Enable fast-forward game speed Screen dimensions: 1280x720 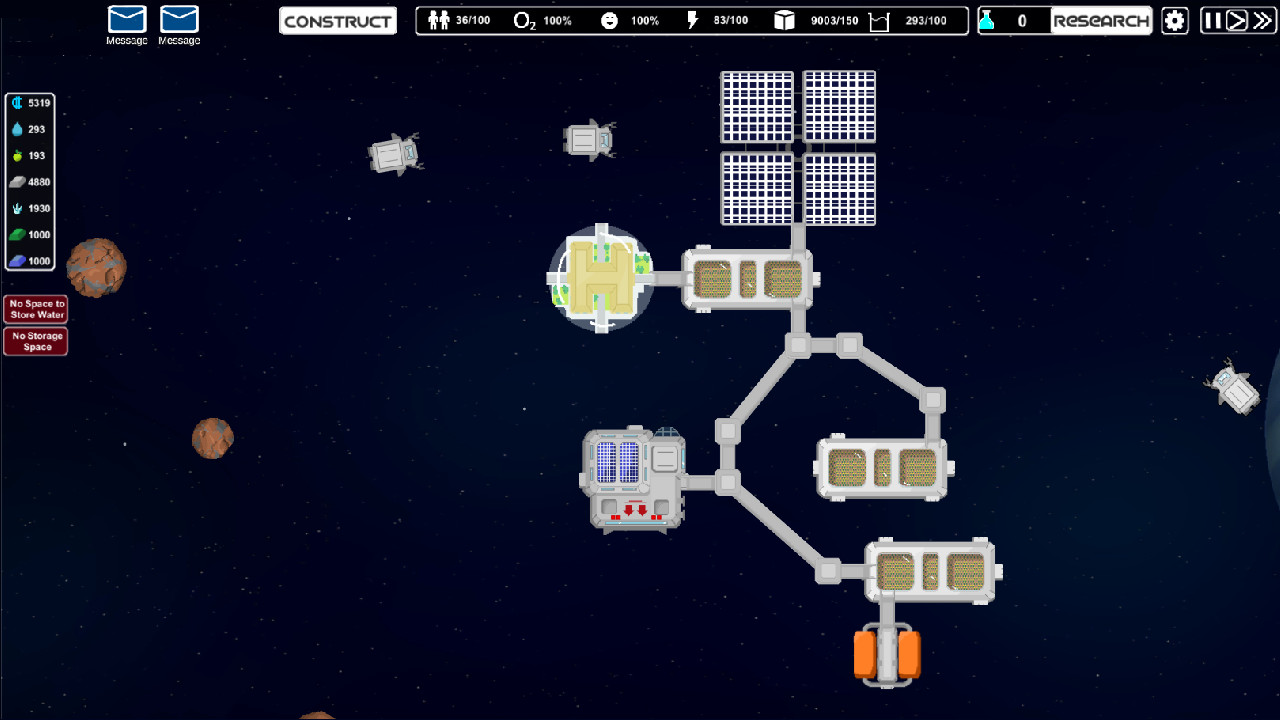[x=1262, y=20]
